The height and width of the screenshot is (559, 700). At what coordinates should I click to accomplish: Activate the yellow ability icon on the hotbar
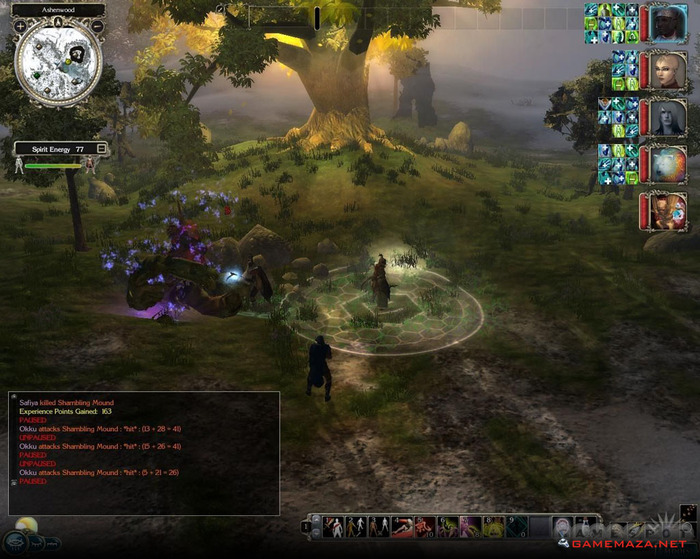(493, 527)
